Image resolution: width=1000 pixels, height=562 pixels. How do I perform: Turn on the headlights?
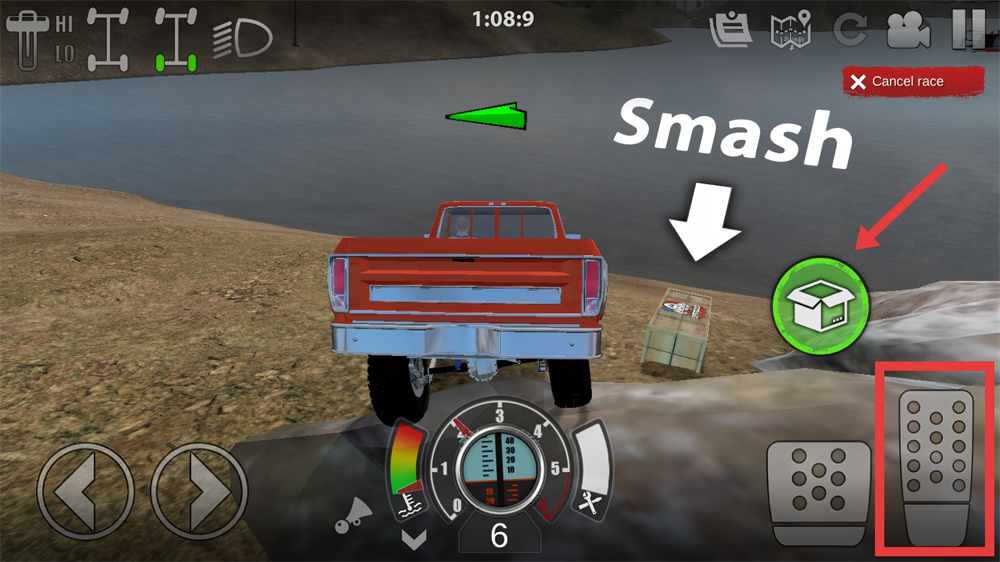[243, 39]
